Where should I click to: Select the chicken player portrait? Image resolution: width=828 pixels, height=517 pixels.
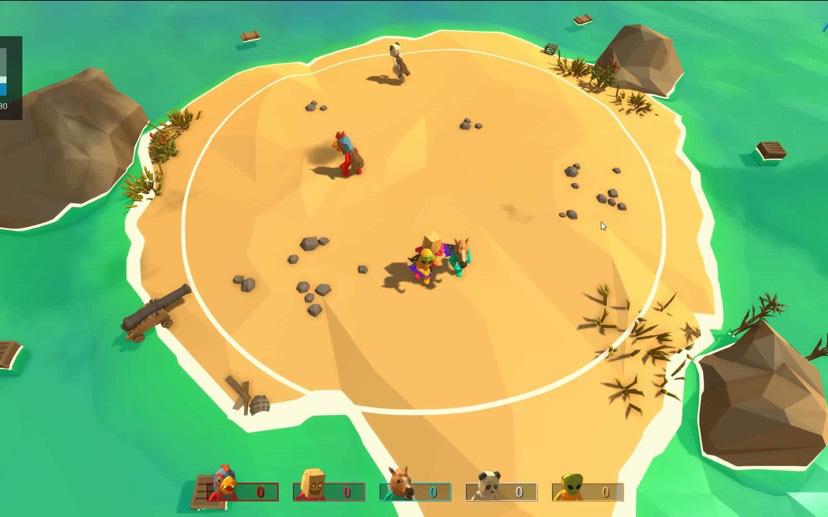tap(225, 487)
